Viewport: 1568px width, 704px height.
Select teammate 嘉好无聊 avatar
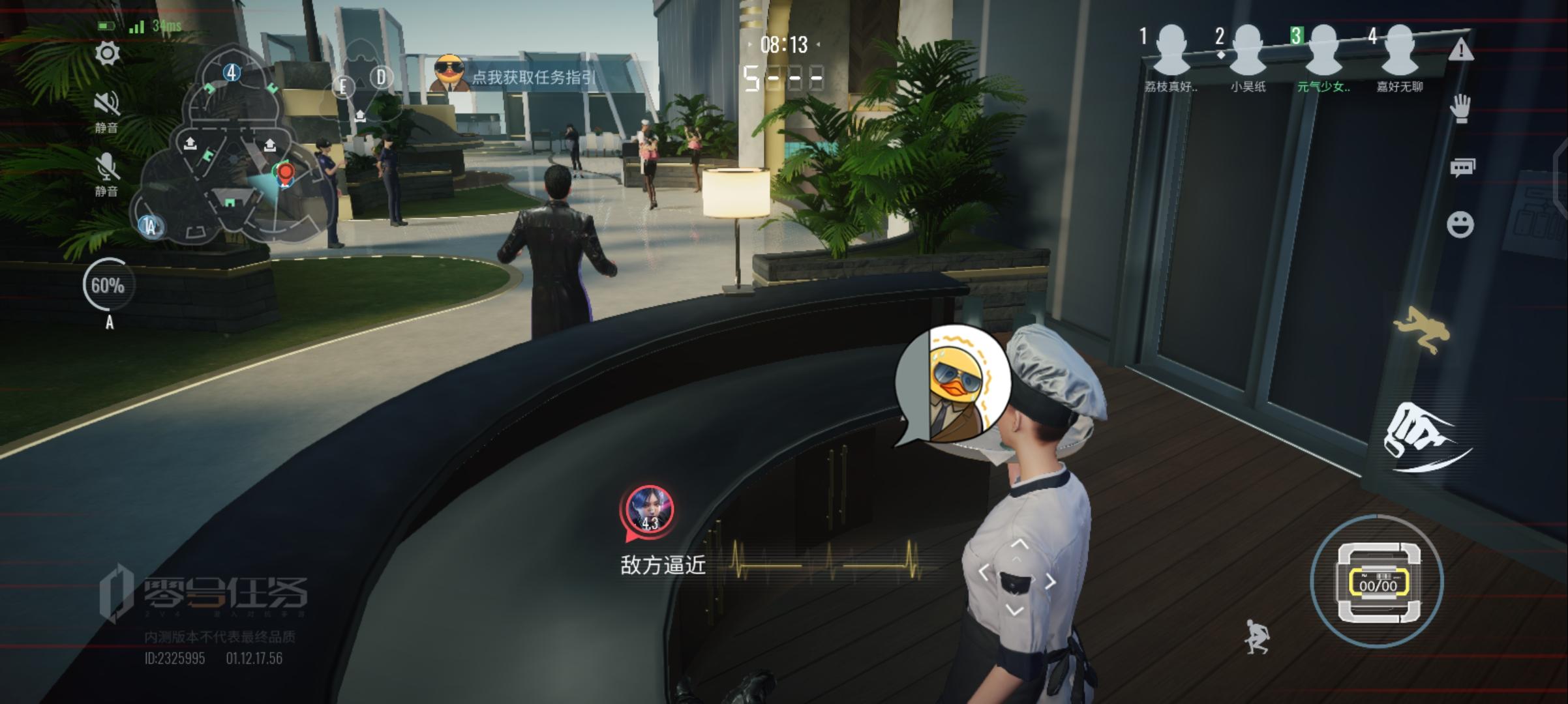click(x=1400, y=51)
